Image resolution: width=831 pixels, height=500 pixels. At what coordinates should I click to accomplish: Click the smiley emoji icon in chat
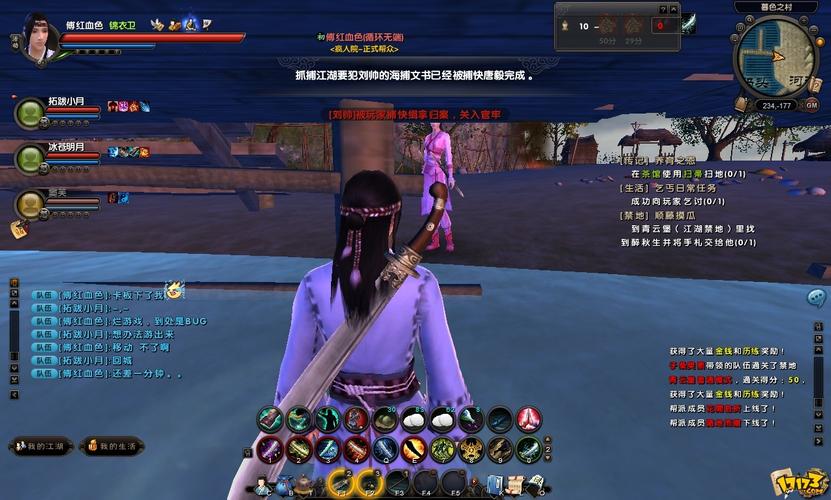pyautogui.click(x=174, y=291)
